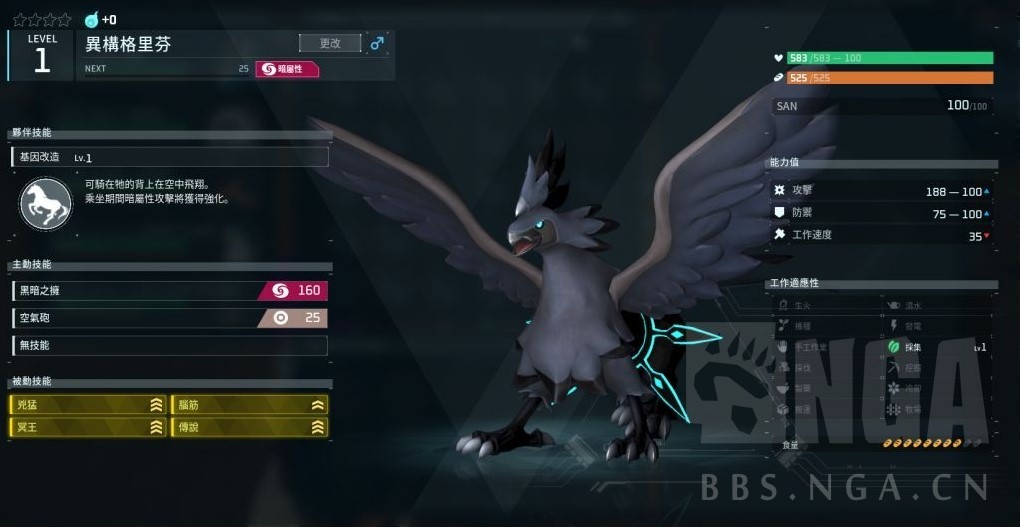Select the 腦筋 passive skill

point(250,405)
